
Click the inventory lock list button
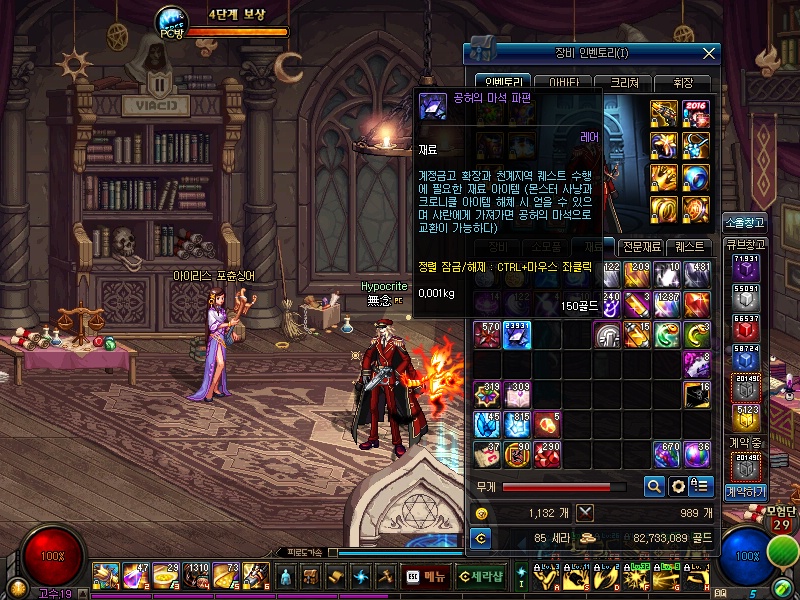pos(701,487)
